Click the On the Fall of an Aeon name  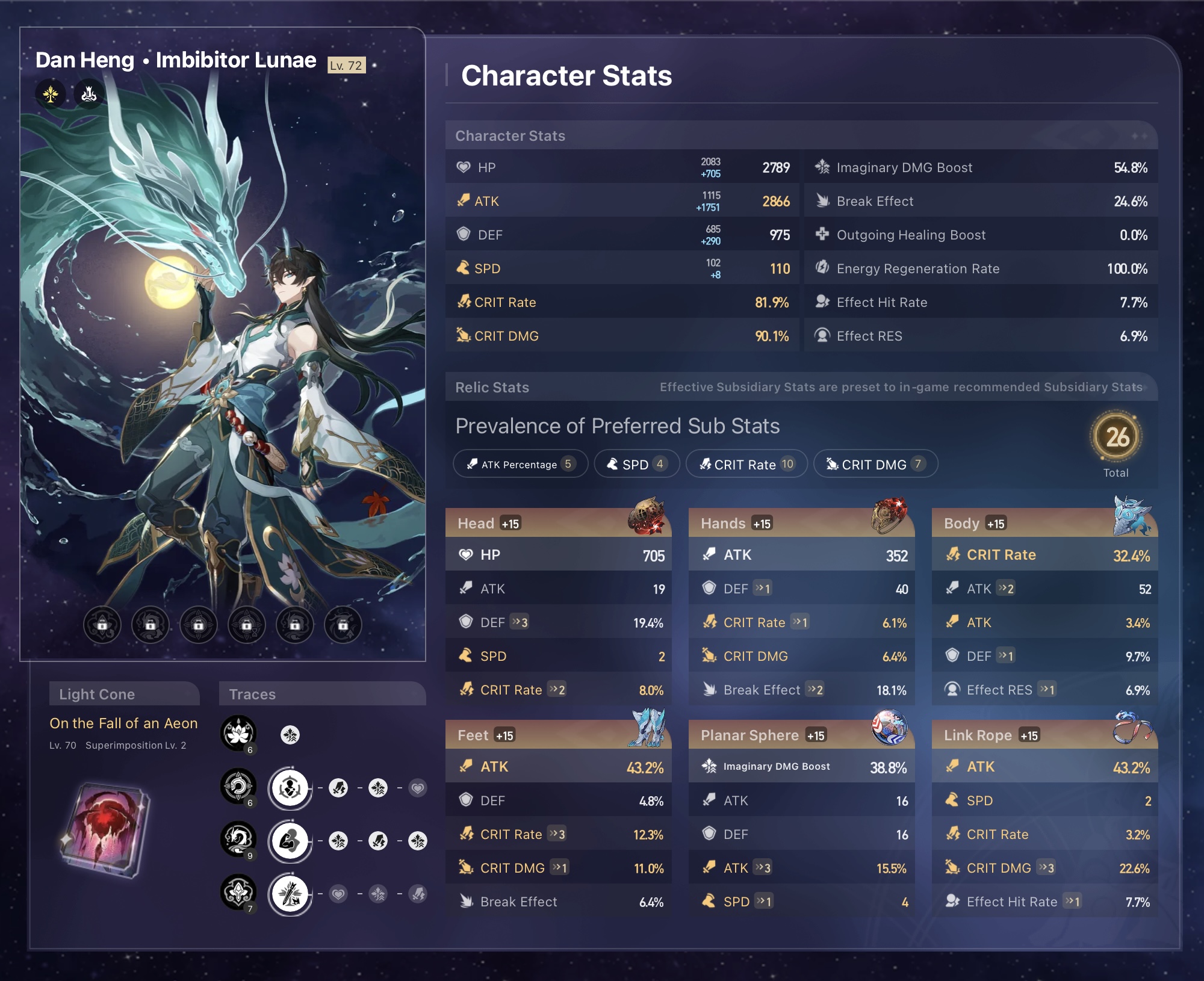(123, 723)
